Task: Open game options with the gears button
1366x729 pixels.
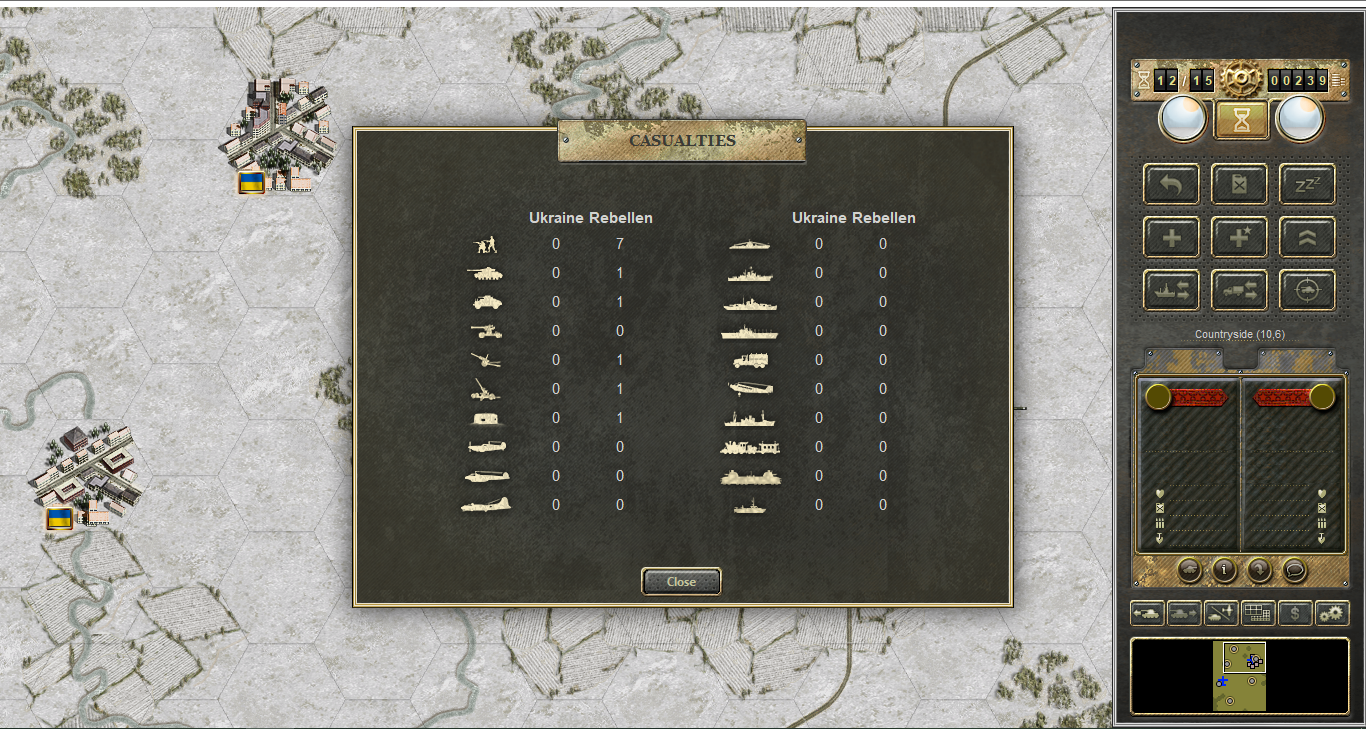Action: pyautogui.click(x=1332, y=613)
